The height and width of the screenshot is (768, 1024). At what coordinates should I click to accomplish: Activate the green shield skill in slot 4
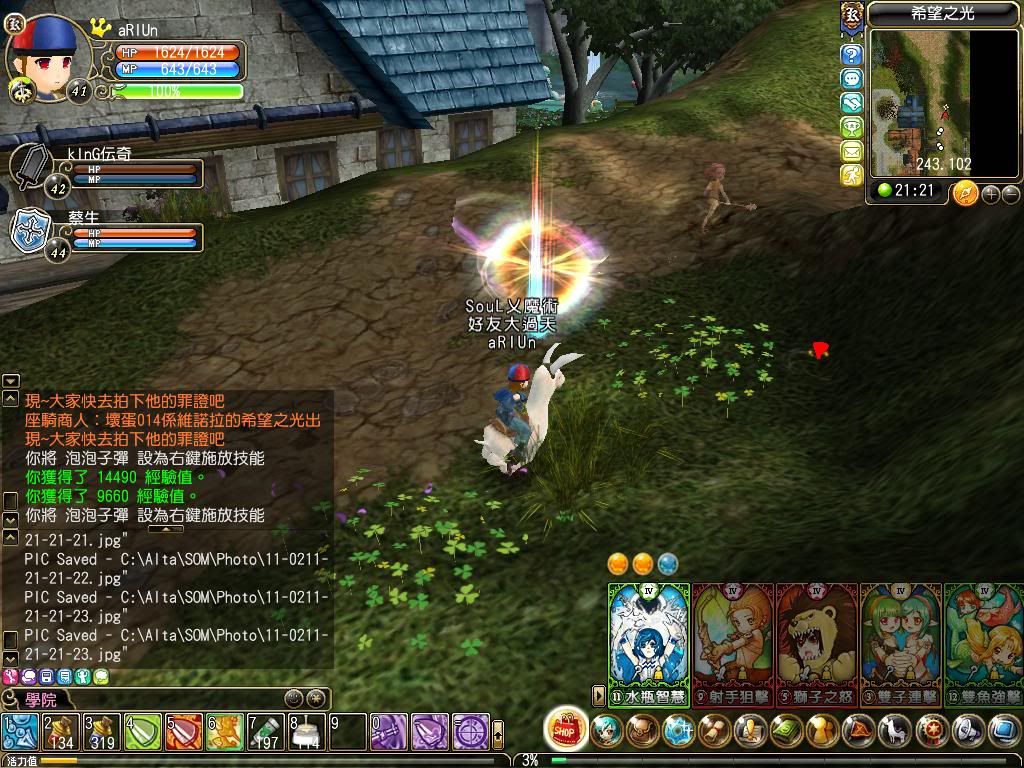click(142, 733)
